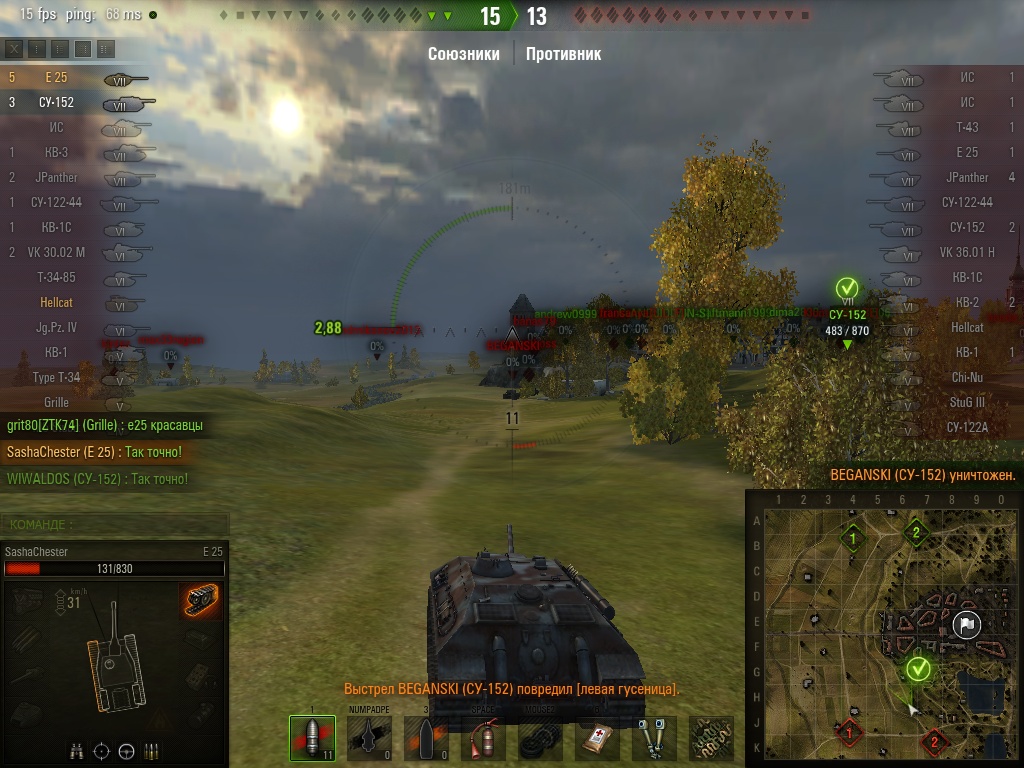
Task: Activate the first aid kit consumable
Action: [x=597, y=739]
